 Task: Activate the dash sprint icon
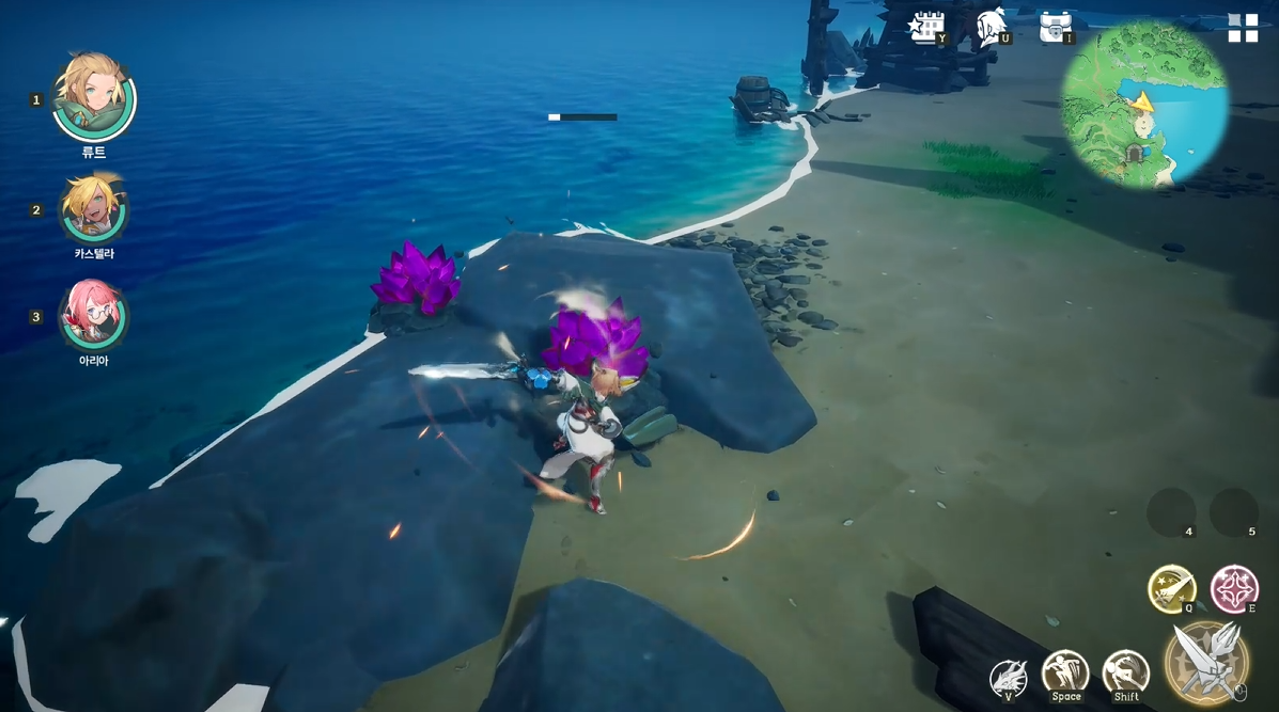[x=1126, y=675]
